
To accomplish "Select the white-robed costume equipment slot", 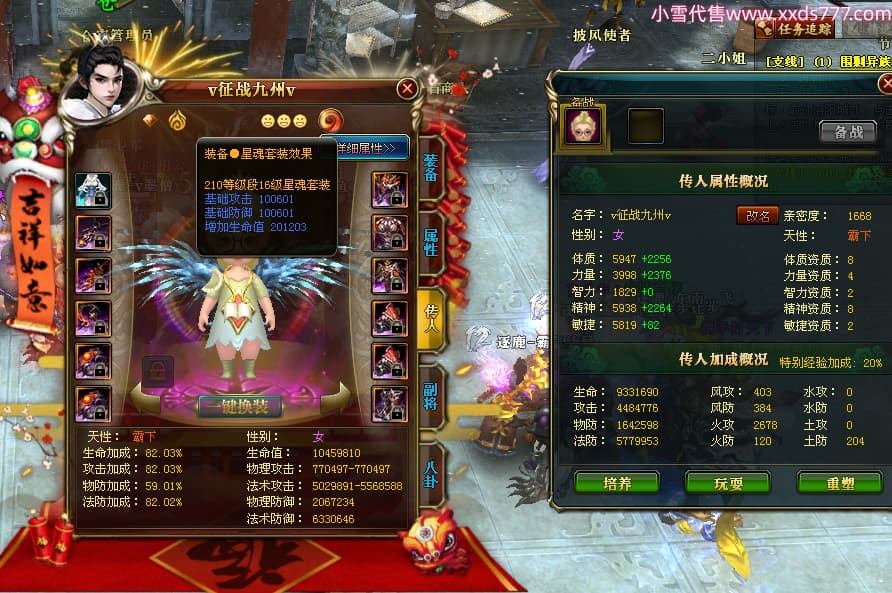I will tap(93, 190).
